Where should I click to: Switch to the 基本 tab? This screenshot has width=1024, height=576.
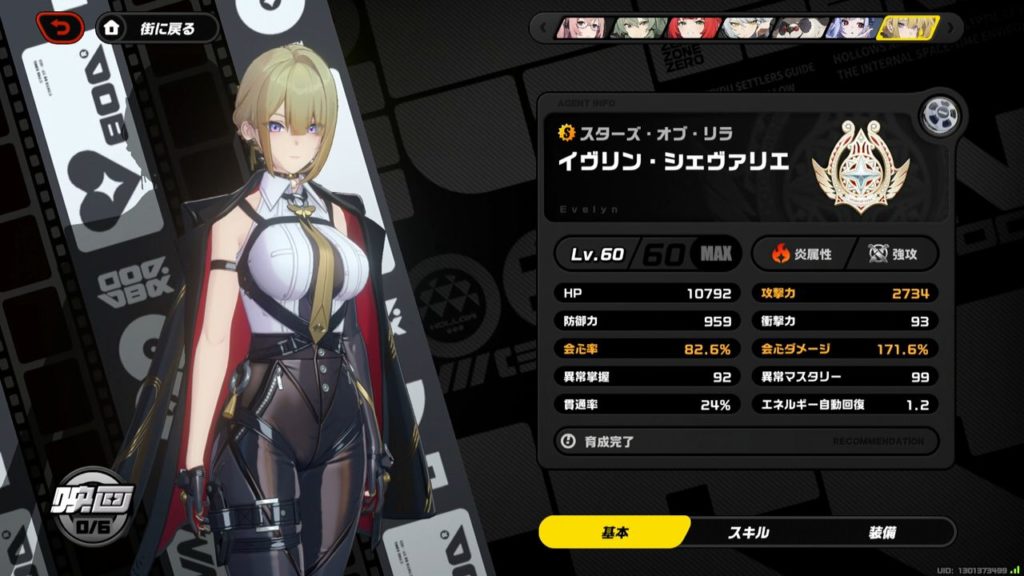pos(614,532)
